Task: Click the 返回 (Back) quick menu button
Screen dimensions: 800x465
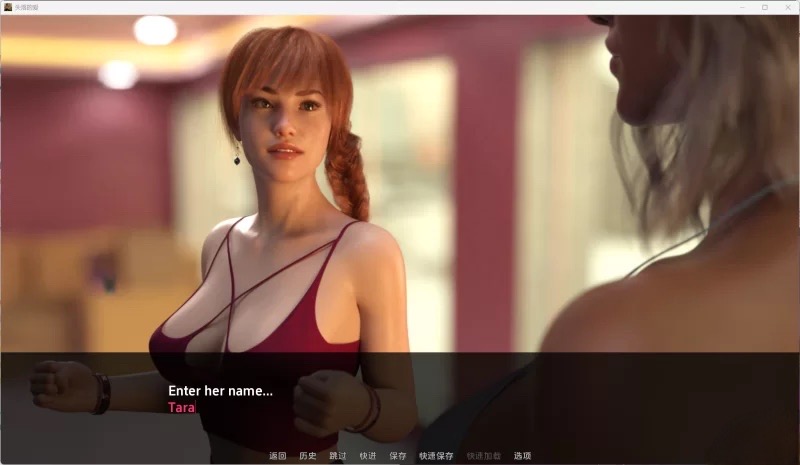Action: pyautogui.click(x=278, y=456)
